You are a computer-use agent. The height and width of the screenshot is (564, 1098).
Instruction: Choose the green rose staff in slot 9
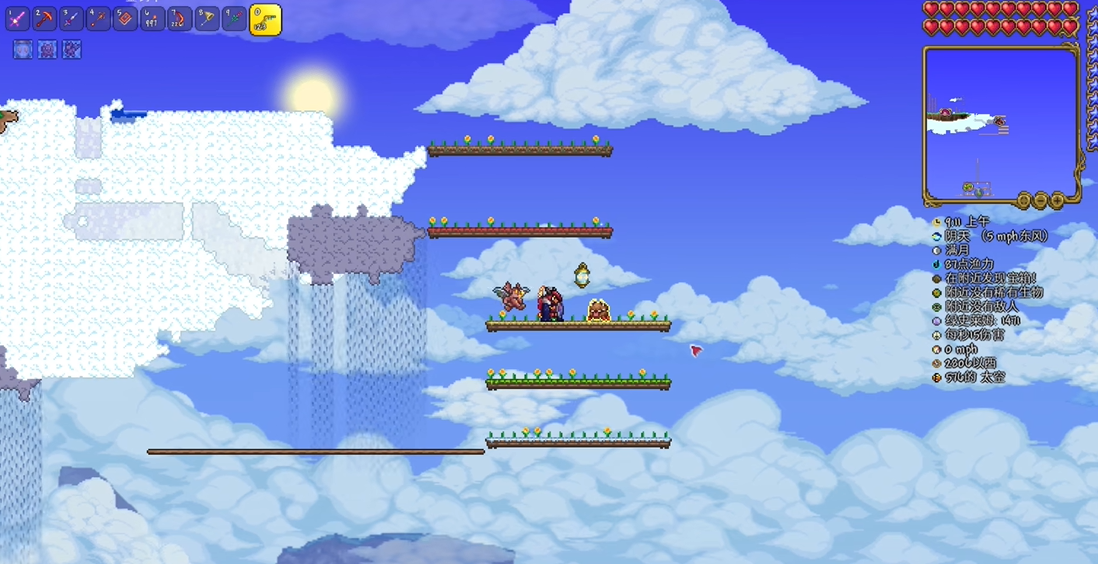234,18
